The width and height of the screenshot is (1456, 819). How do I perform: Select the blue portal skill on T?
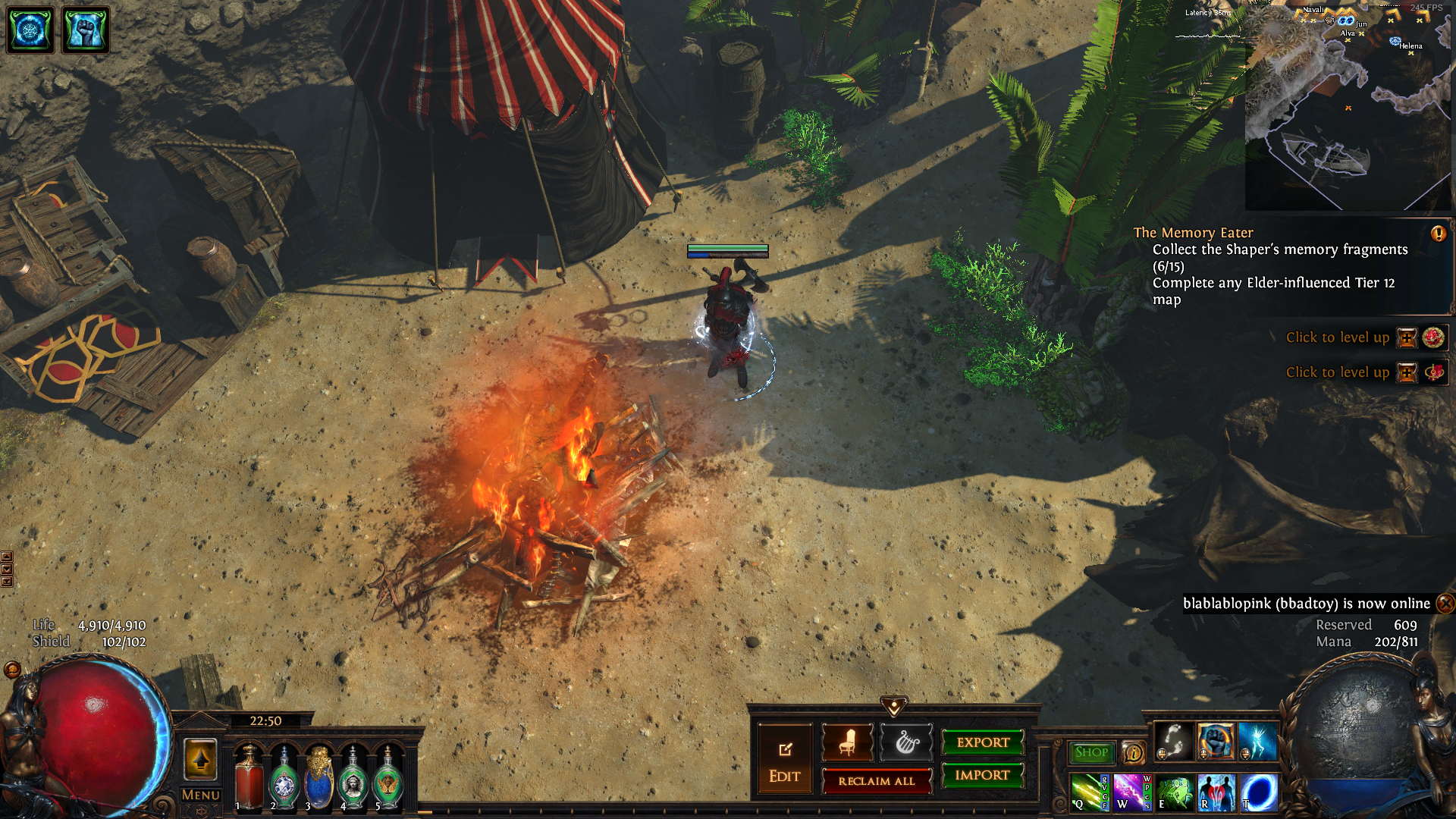pos(1259,792)
